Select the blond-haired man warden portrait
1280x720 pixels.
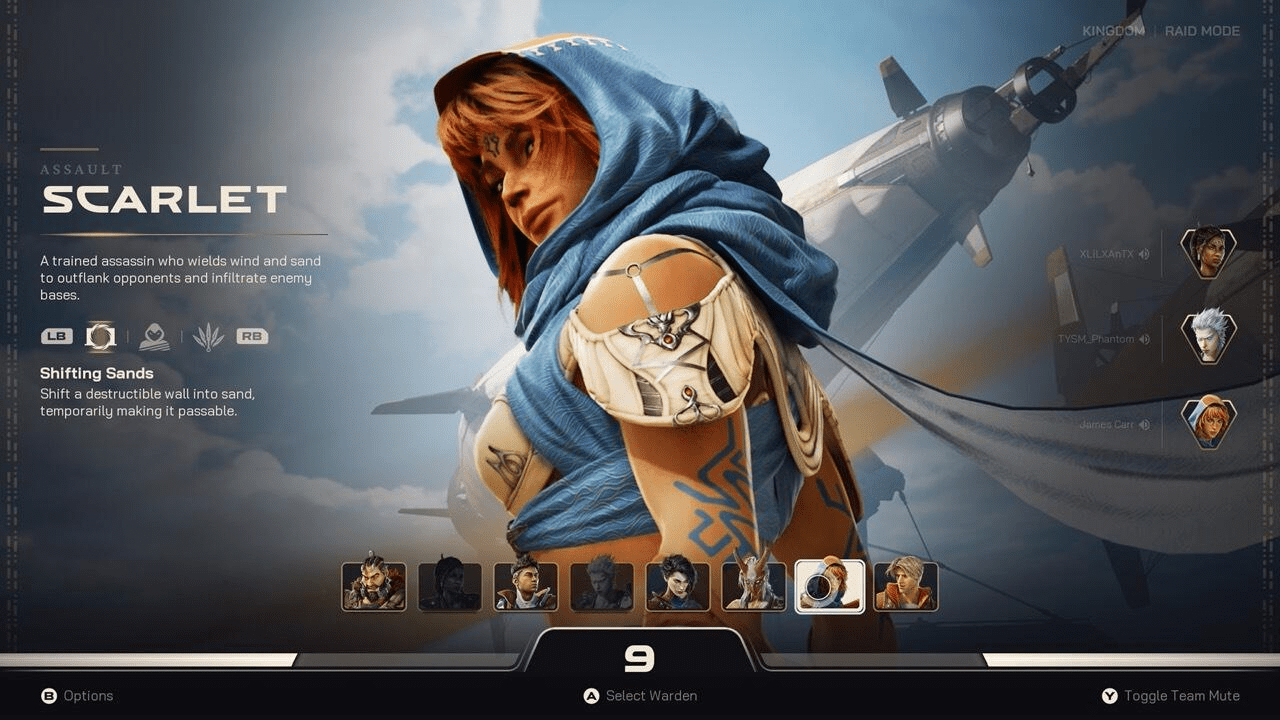tap(906, 586)
